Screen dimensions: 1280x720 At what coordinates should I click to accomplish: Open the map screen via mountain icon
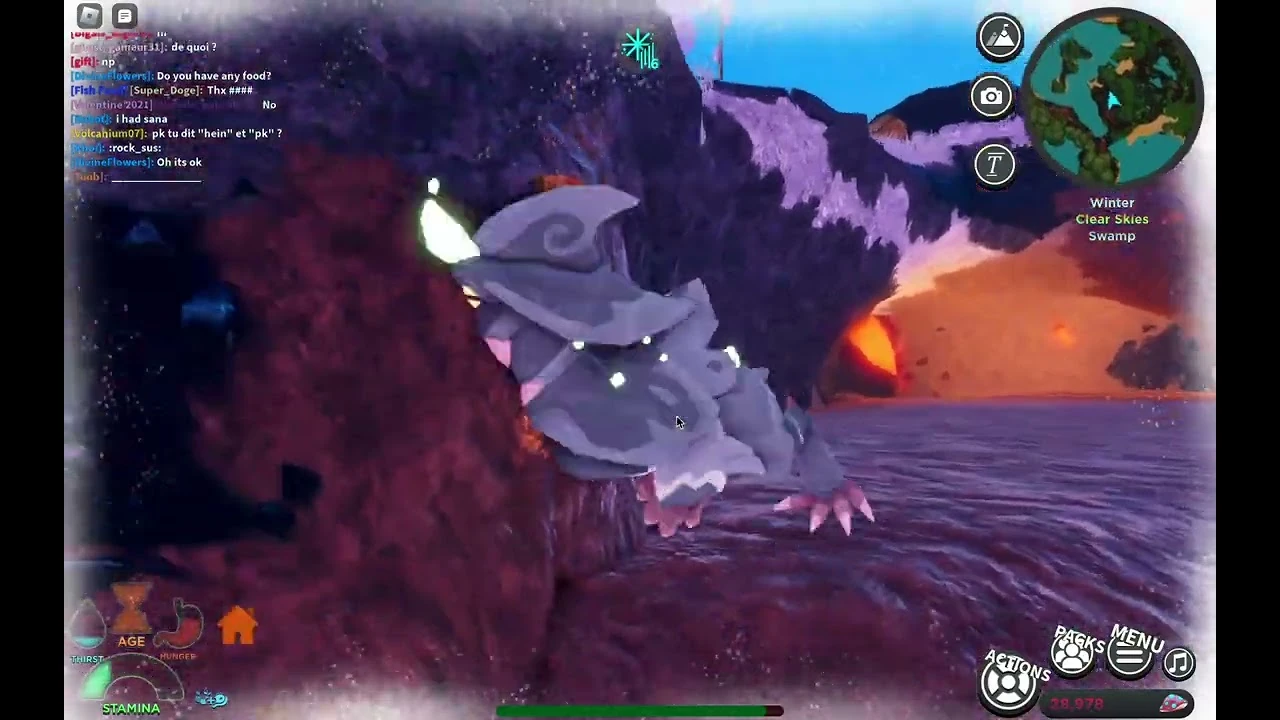click(1000, 37)
